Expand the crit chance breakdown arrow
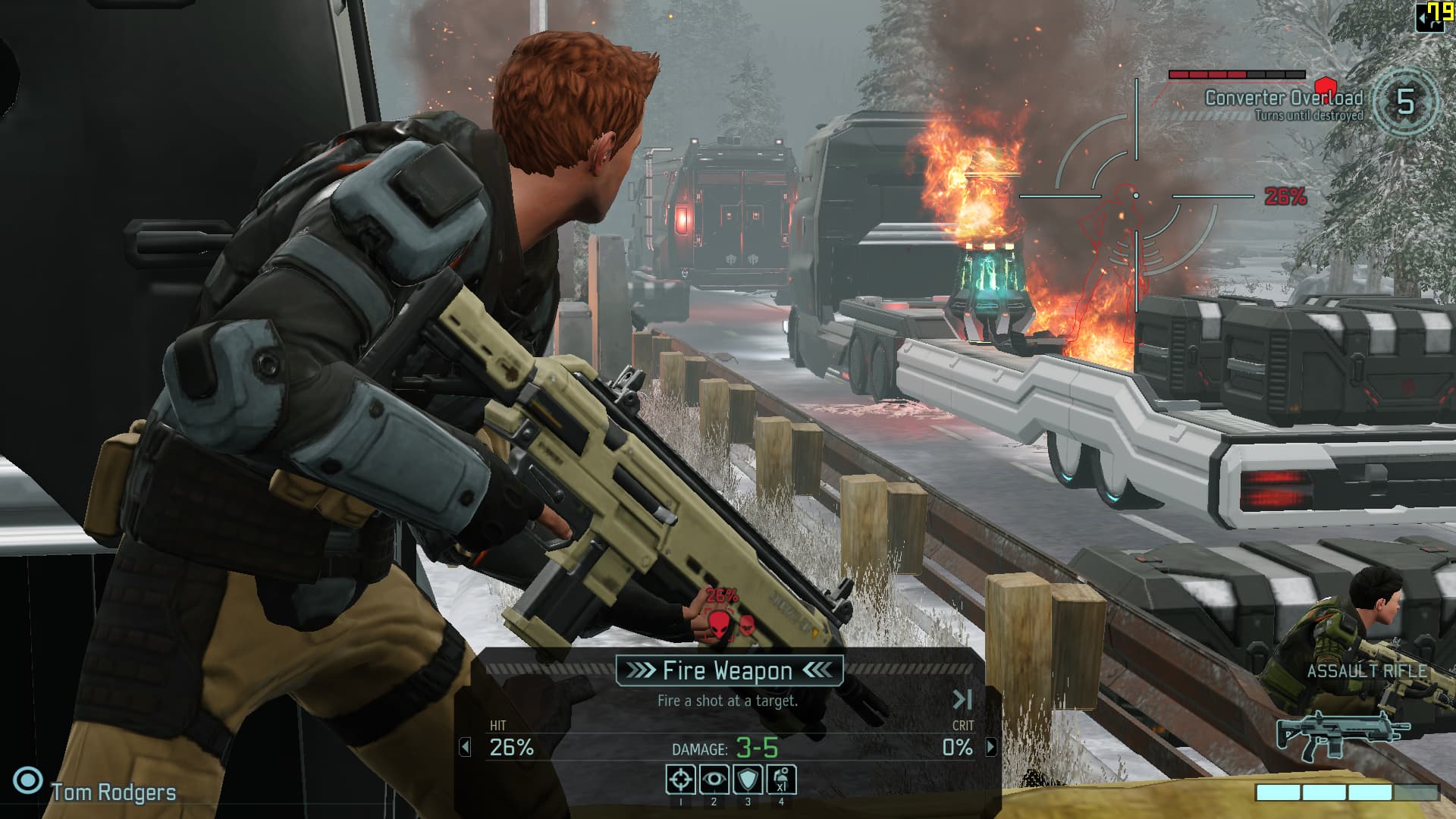 tap(991, 748)
